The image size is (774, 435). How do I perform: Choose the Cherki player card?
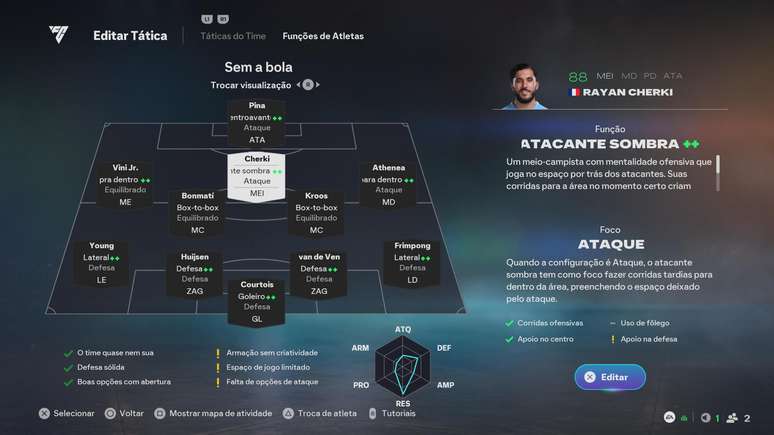pos(257,176)
